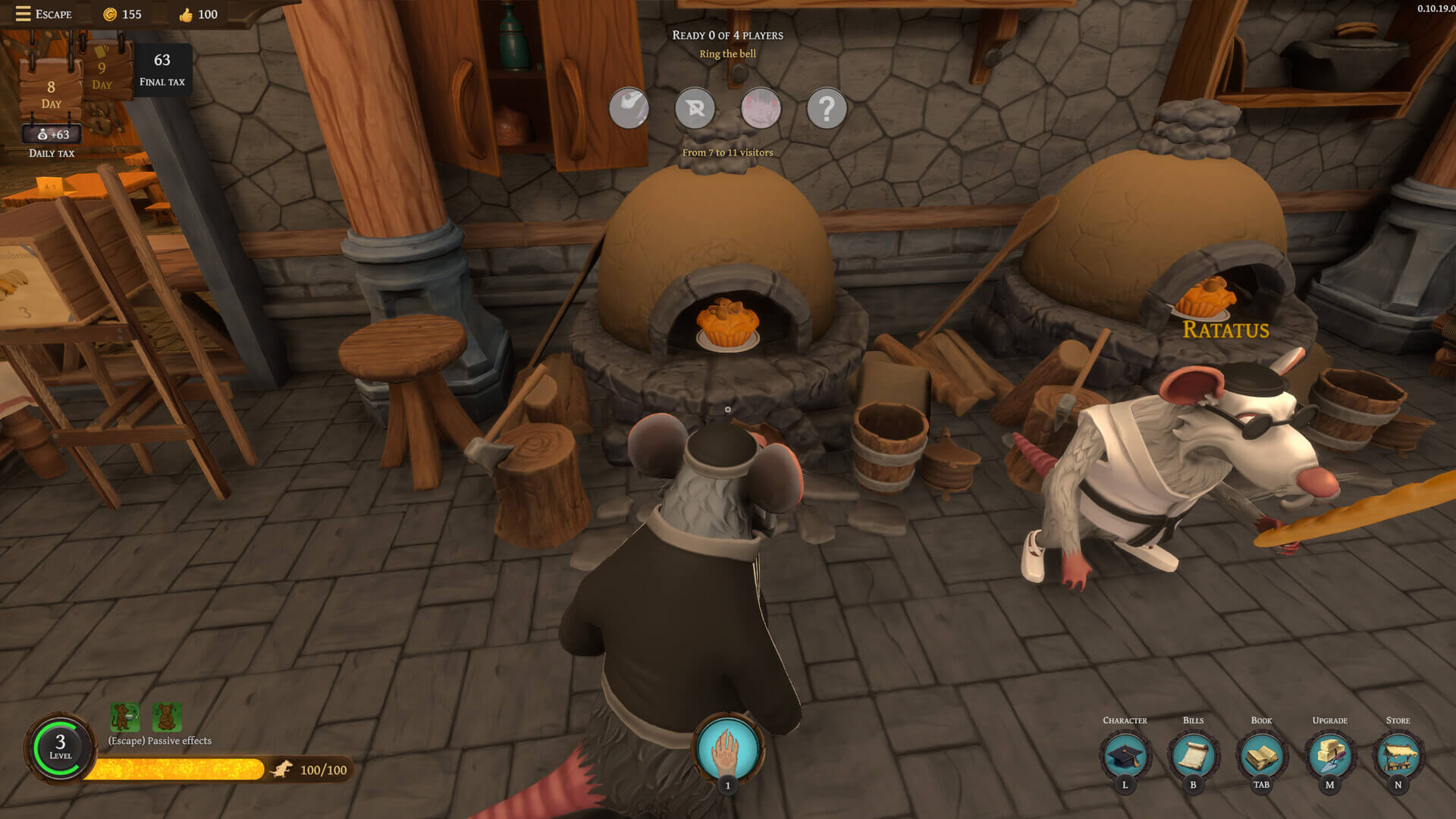This screenshot has height=819, width=1456.
Task: Open the Character screen with graduation cap
Action: 1125,755
